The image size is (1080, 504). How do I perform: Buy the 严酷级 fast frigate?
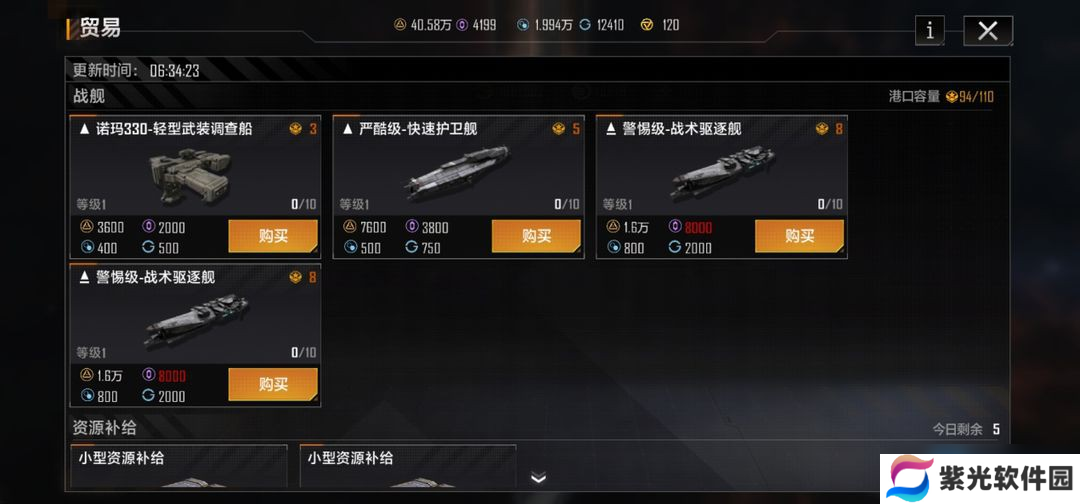click(536, 236)
